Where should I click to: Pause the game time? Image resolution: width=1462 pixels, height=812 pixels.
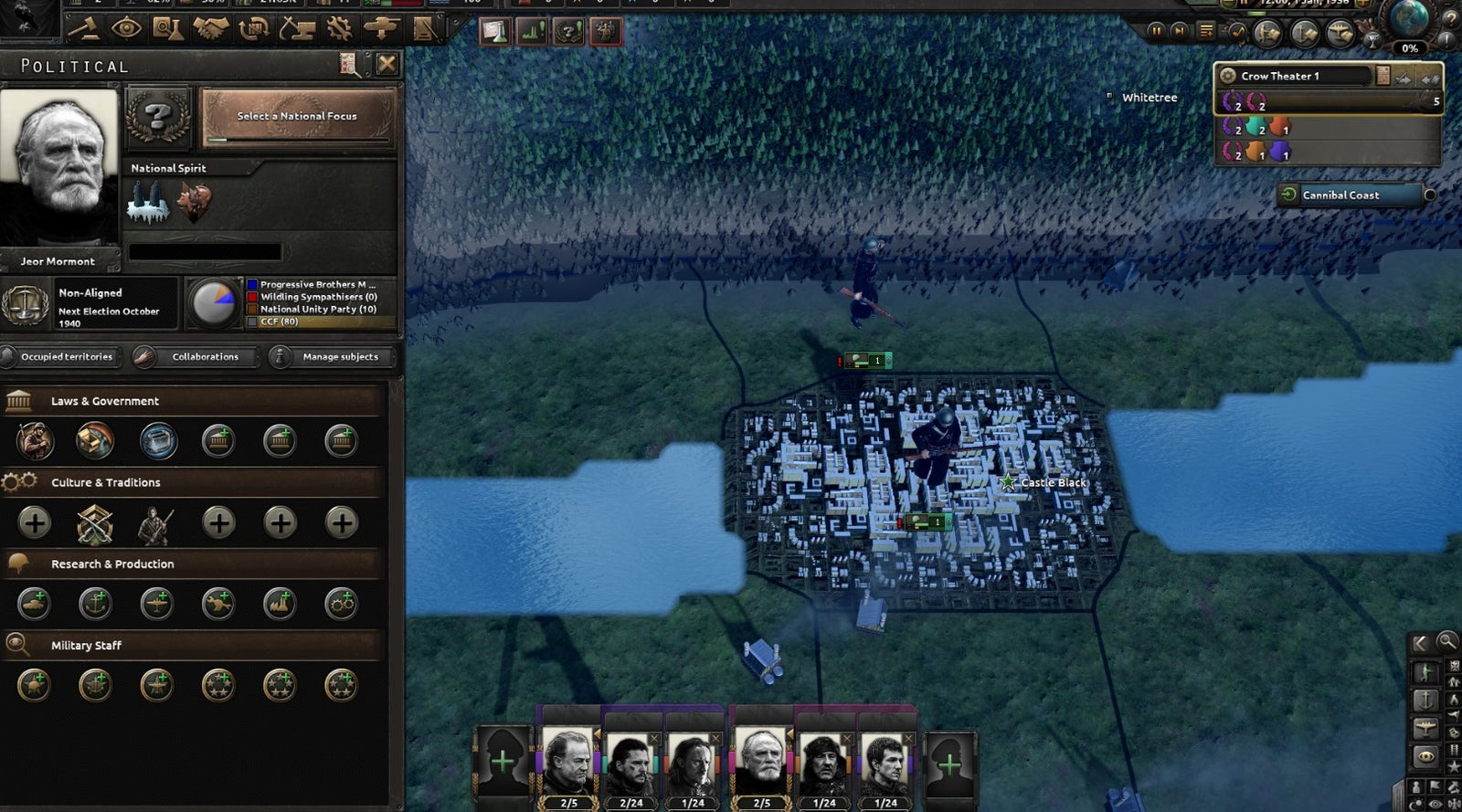(x=1156, y=31)
